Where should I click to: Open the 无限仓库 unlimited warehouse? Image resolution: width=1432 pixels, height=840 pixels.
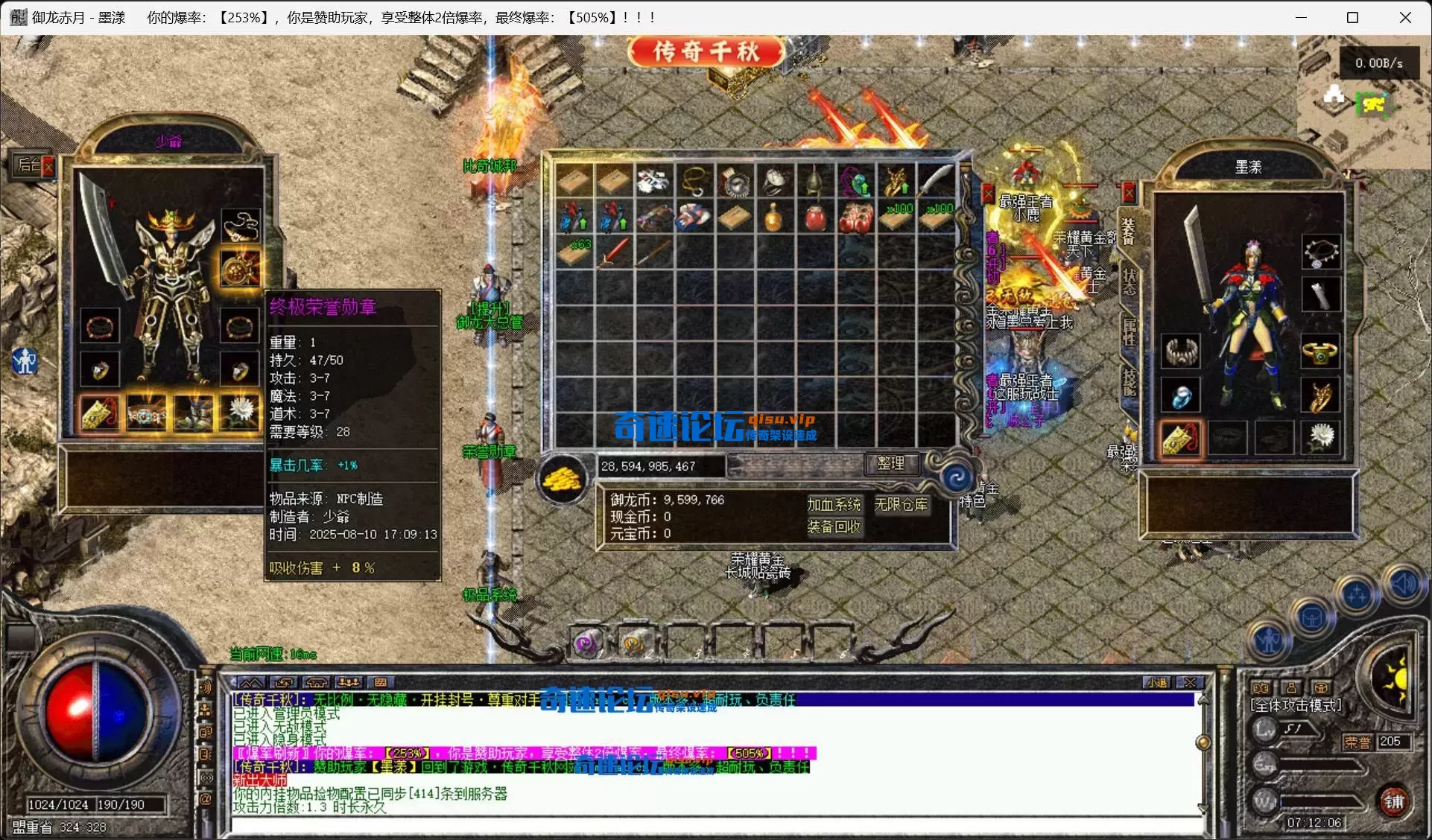901,505
